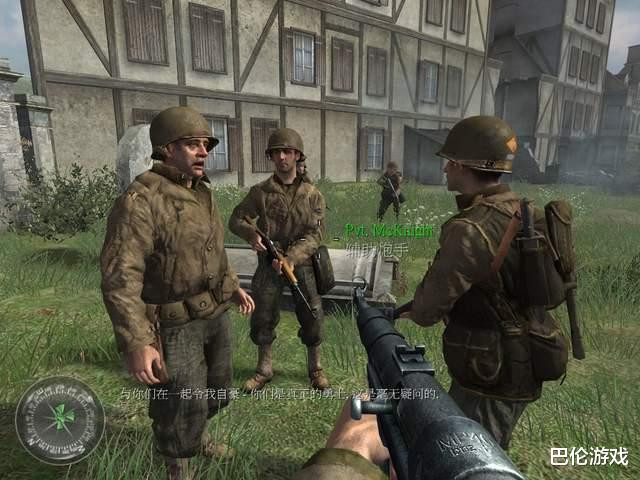Click the circular compass minimap
This screenshot has height=480, width=640.
click(60, 420)
